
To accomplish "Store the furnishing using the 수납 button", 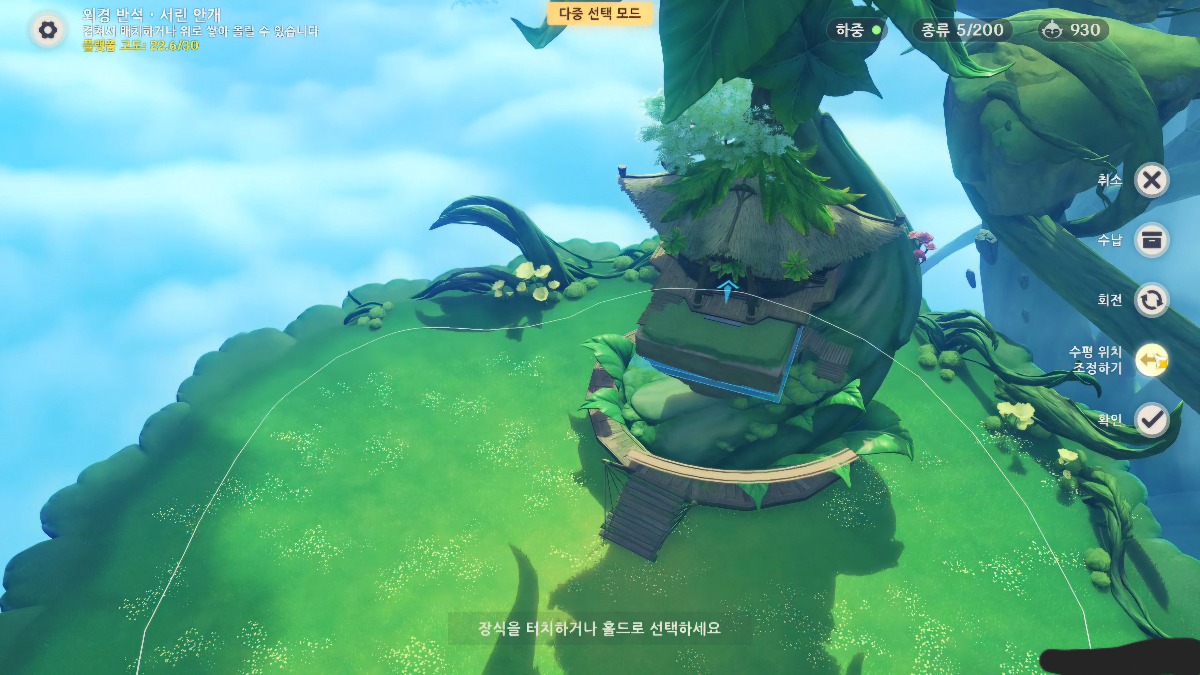I will pos(1152,240).
